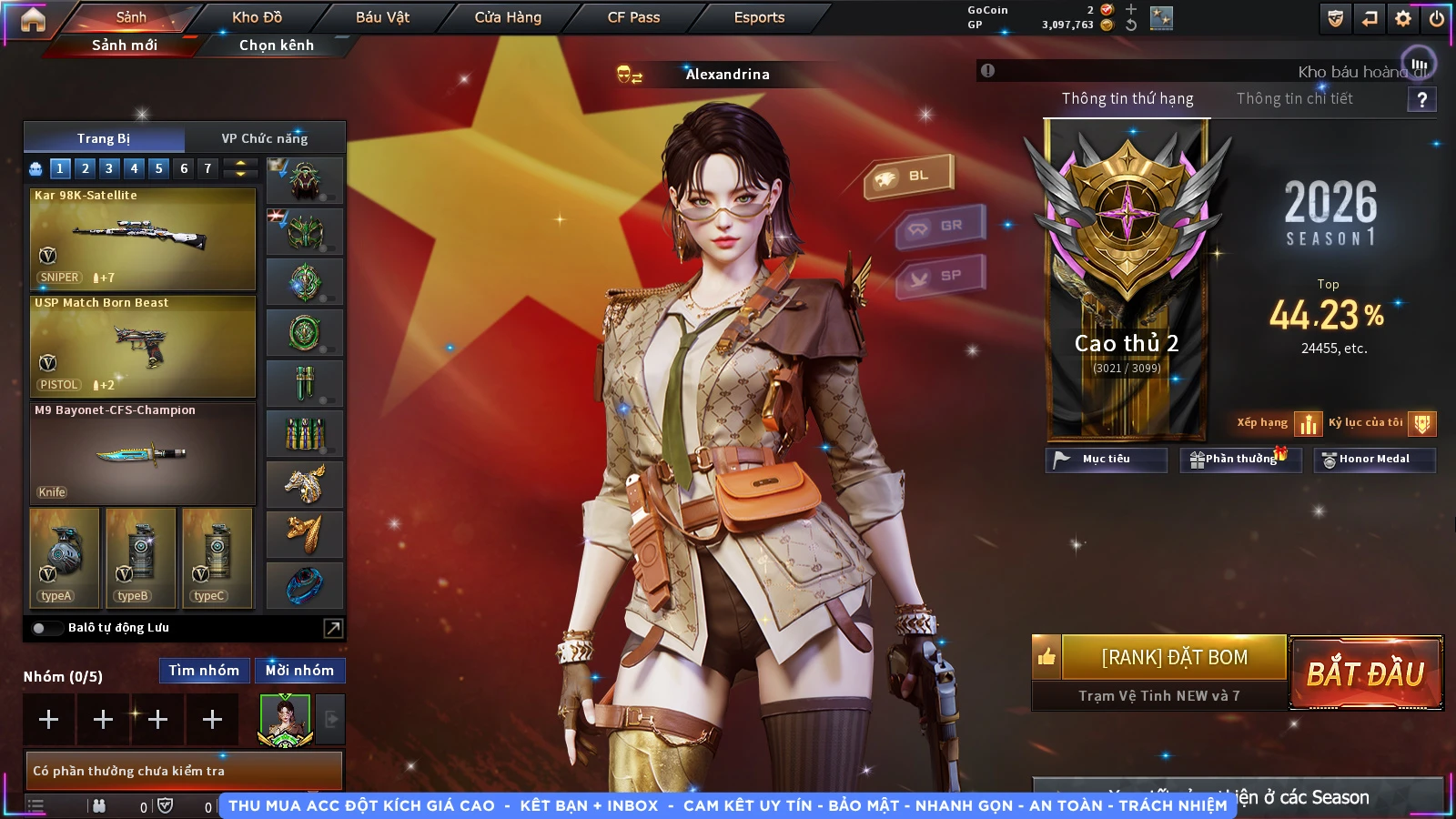The height and width of the screenshot is (819, 1456).
Task: Open the Kho Đồ inventory menu
Action: tap(257, 17)
